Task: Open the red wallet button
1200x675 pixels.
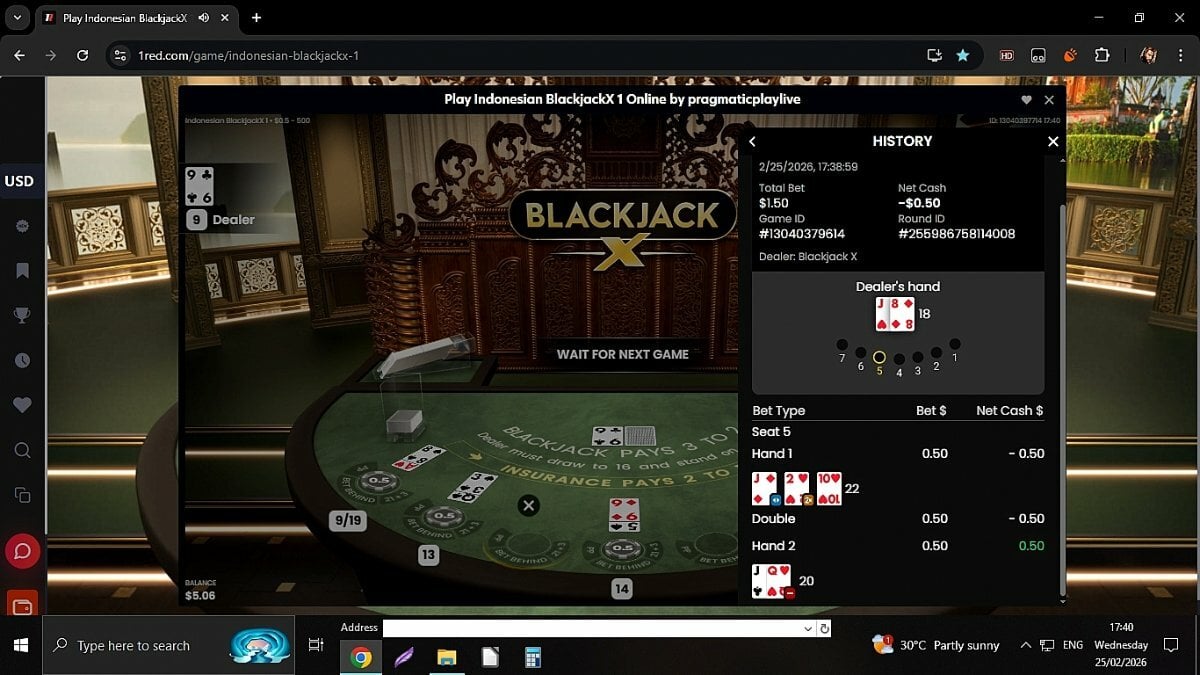Action: [22, 605]
